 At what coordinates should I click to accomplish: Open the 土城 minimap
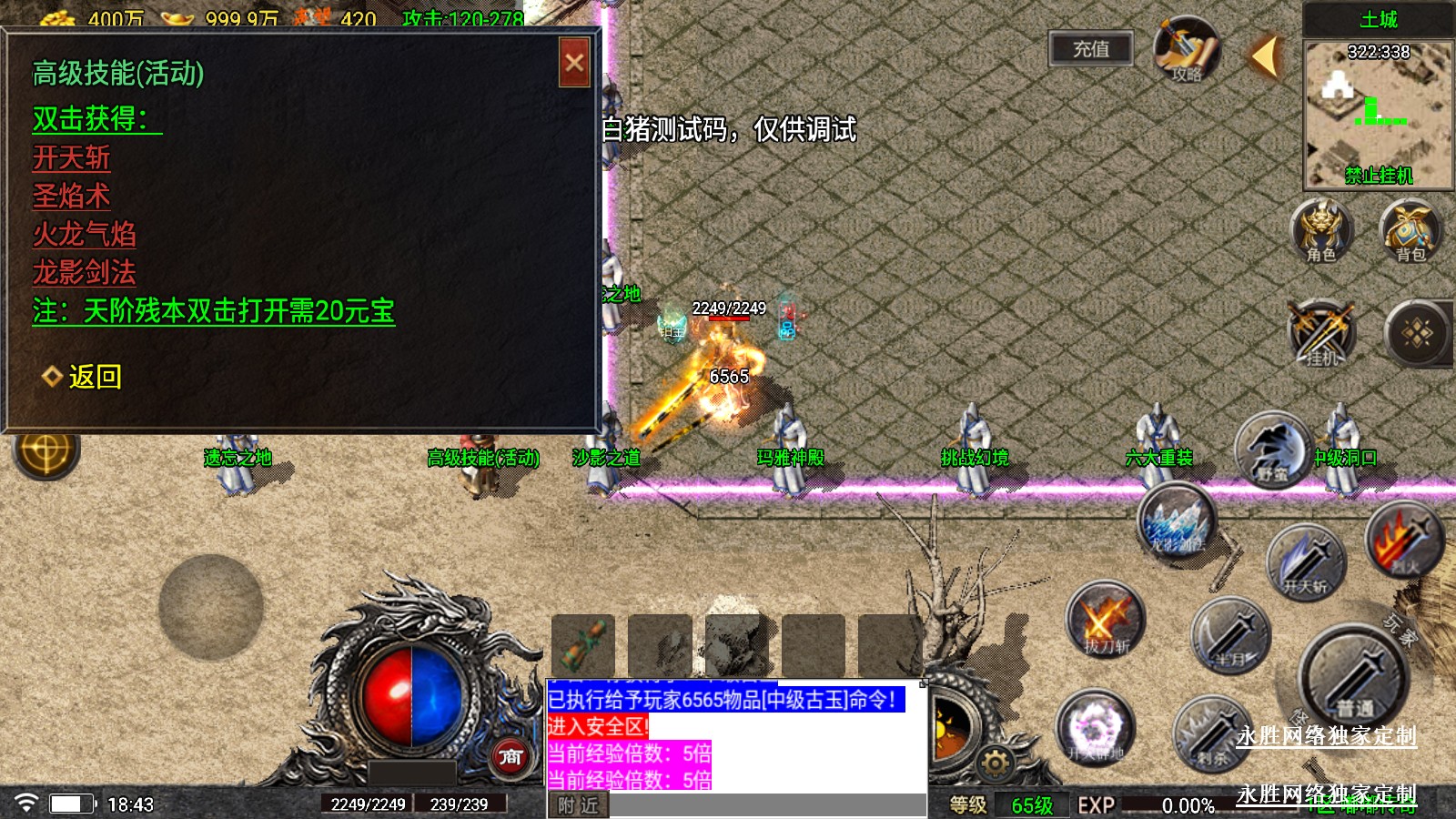pos(1378,114)
